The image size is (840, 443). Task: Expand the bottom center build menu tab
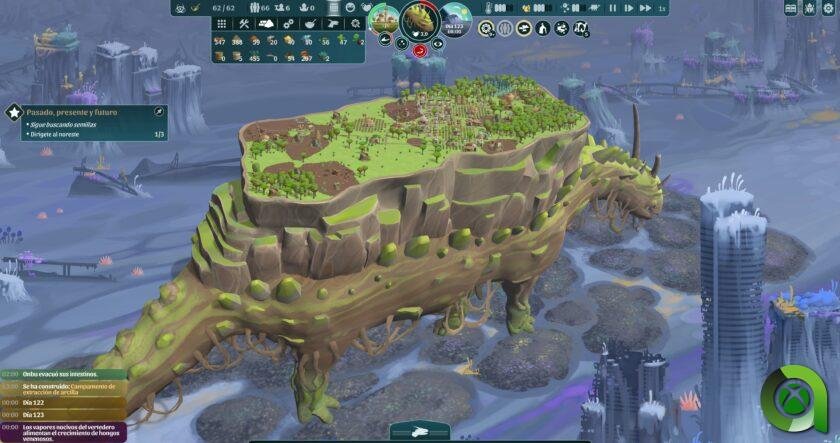419,432
